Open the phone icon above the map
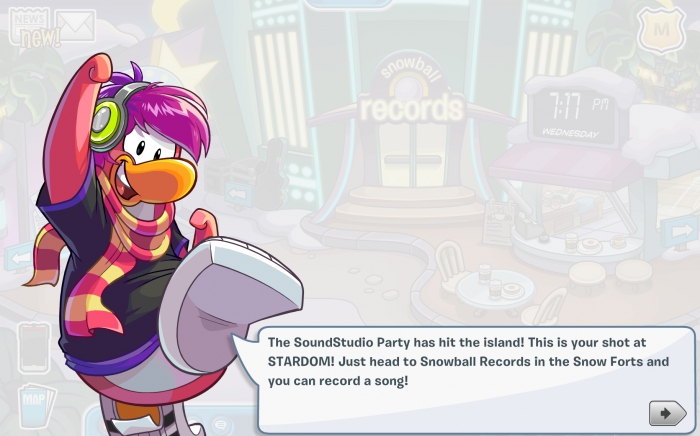Viewport: 700px width, 436px height. click(x=33, y=347)
